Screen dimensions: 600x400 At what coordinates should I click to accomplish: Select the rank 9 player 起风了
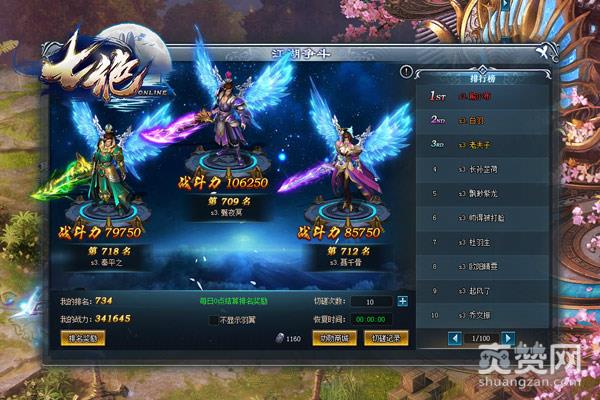pos(482,289)
